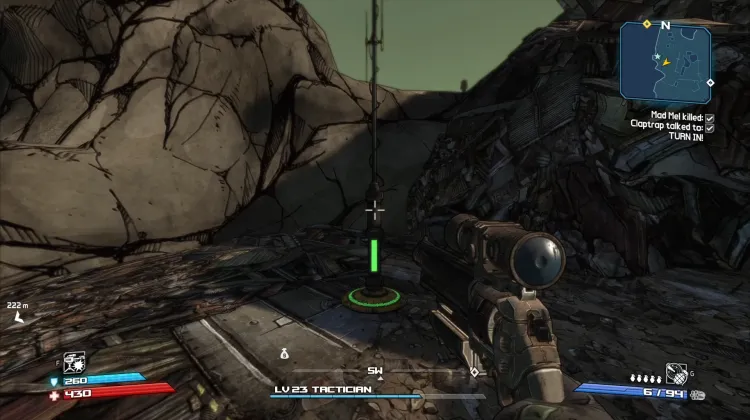The image size is (750, 420).
Task: Click the action skill icon above shield bar
Action: (x=73, y=361)
